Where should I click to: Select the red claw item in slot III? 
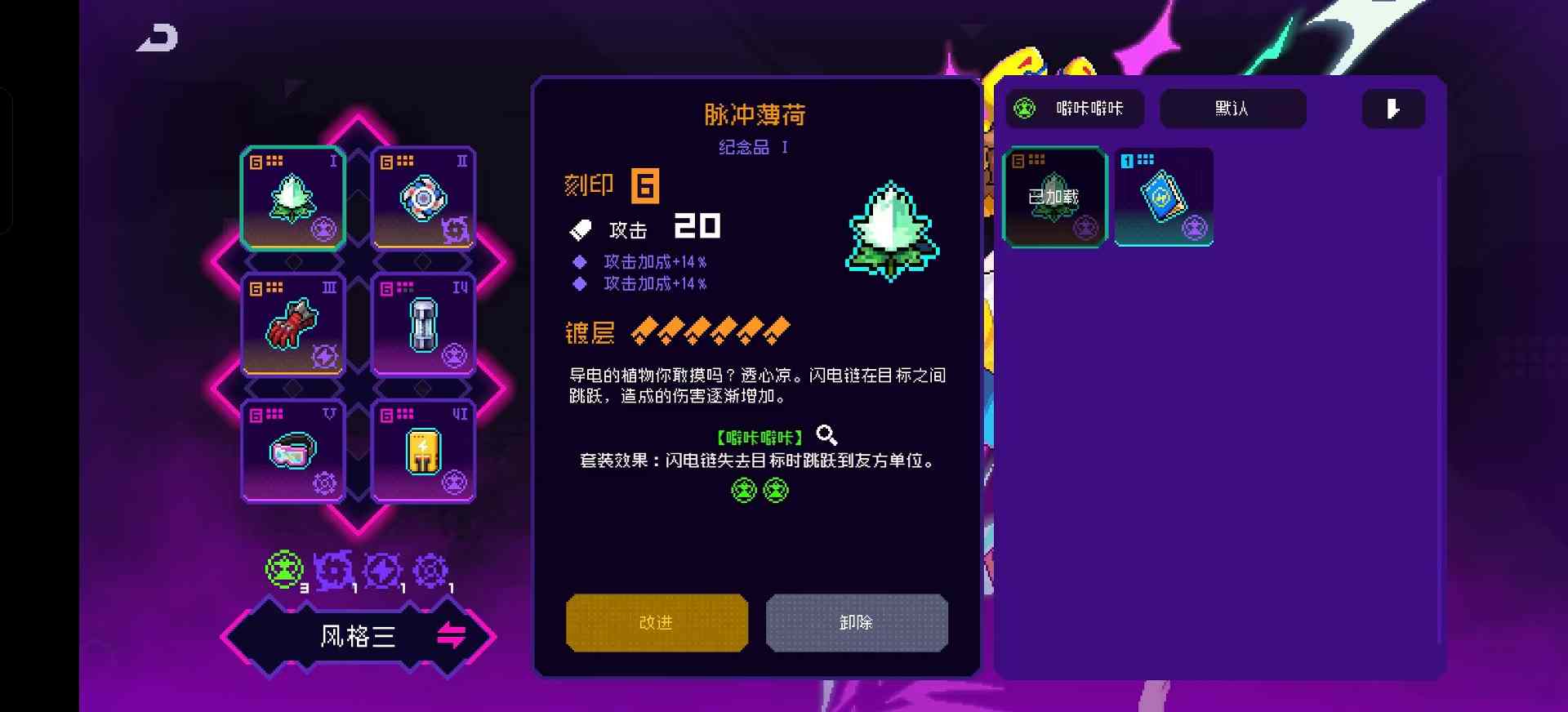point(292,325)
